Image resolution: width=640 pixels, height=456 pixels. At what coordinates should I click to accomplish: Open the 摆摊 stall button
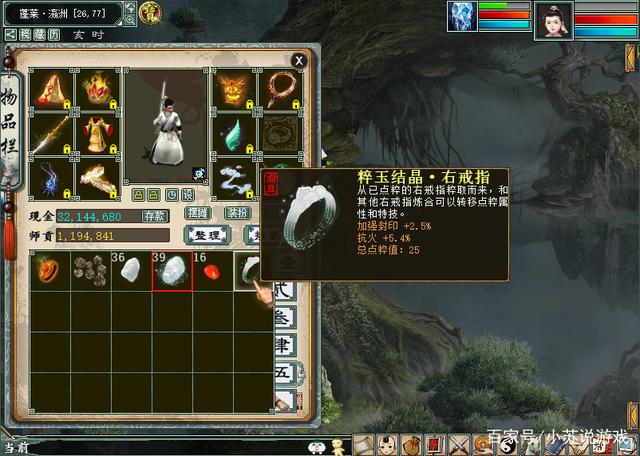[x=198, y=214]
